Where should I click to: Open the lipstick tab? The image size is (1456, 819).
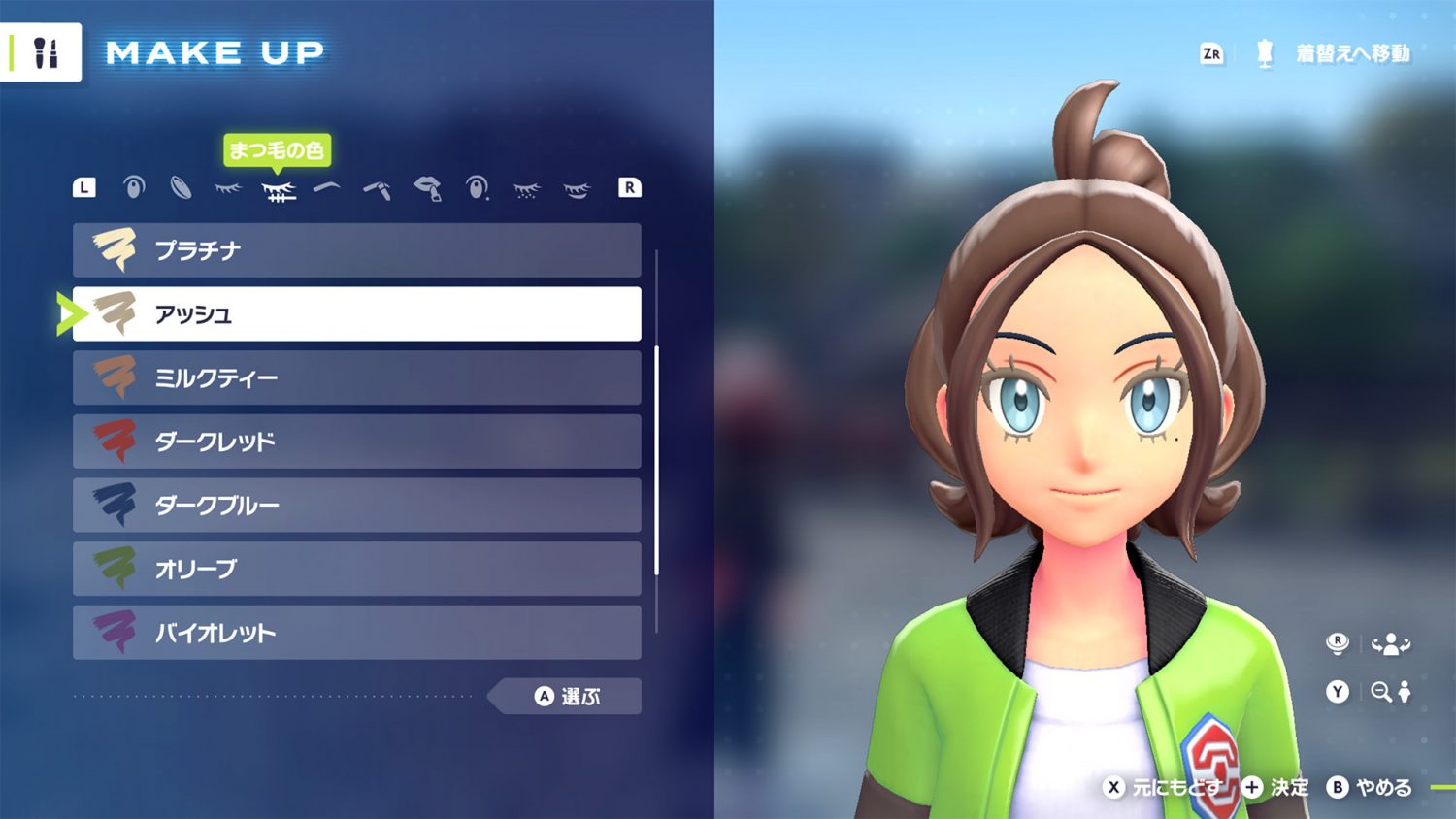(x=427, y=188)
